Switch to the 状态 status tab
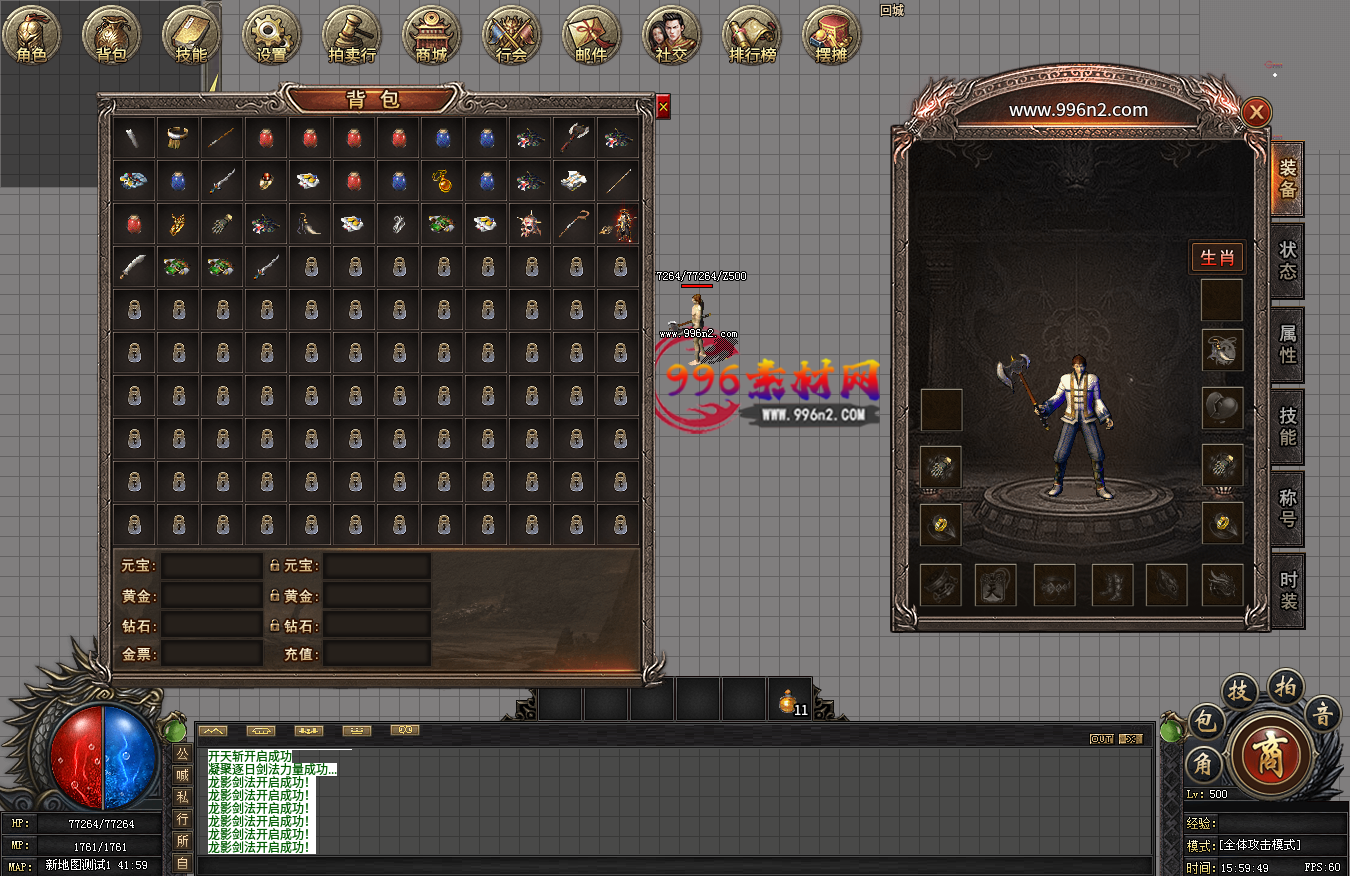This screenshot has height=876, width=1350. [1288, 260]
